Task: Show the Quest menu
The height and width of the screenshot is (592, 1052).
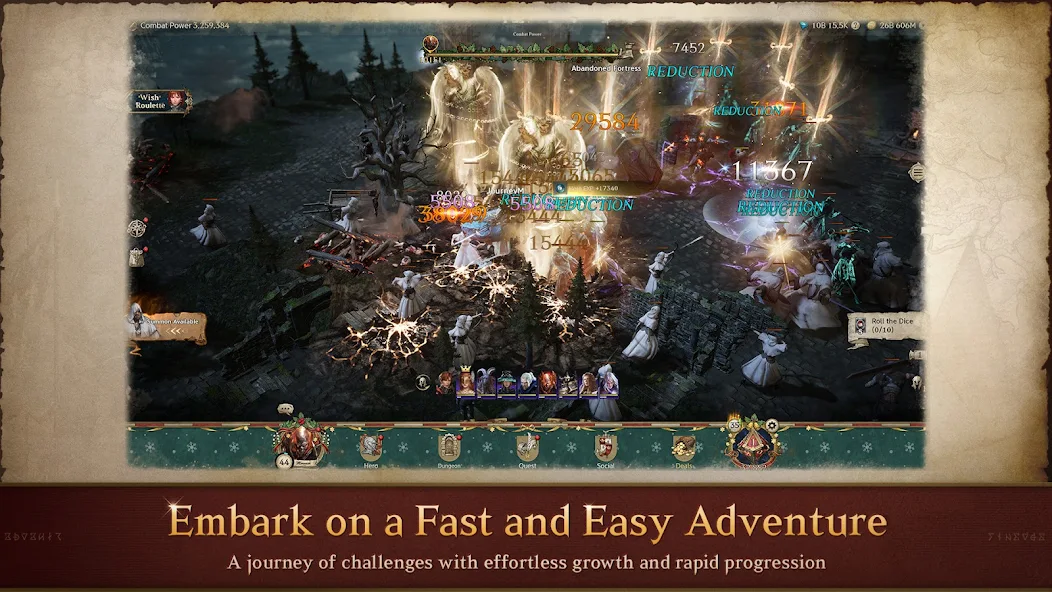Action: coord(527,449)
